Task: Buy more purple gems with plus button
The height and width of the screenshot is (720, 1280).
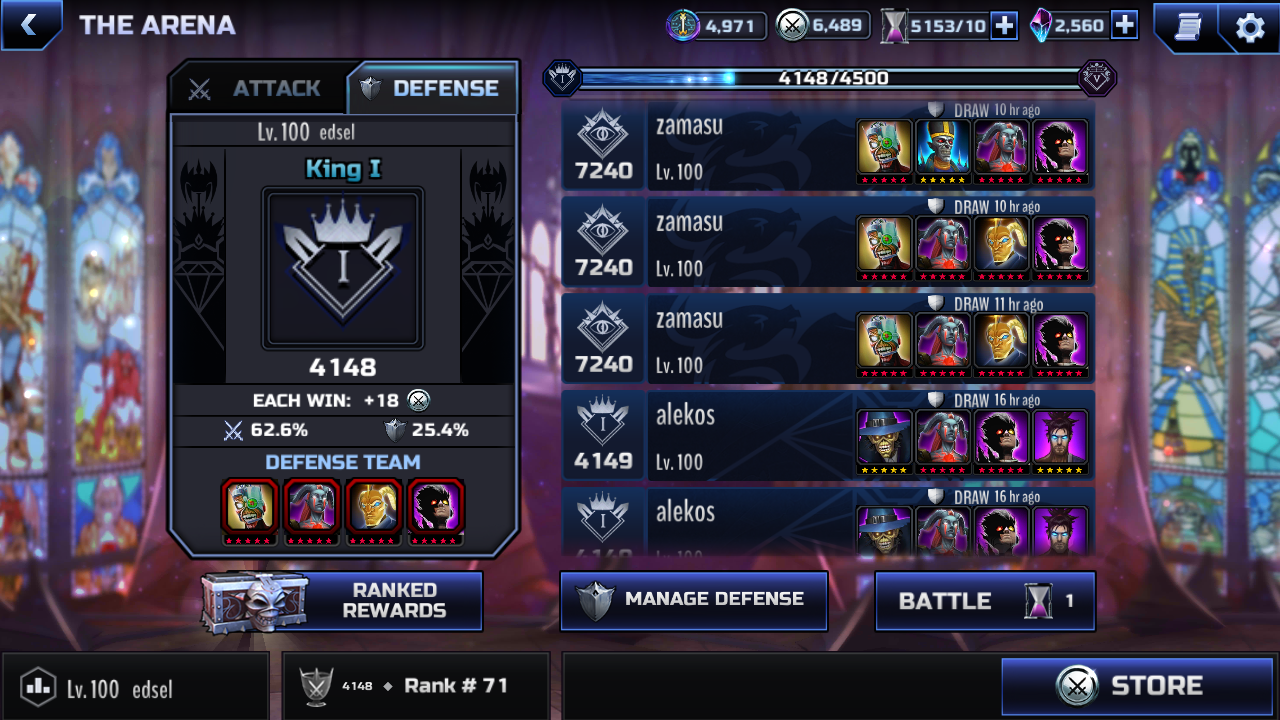Action: tap(1124, 26)
